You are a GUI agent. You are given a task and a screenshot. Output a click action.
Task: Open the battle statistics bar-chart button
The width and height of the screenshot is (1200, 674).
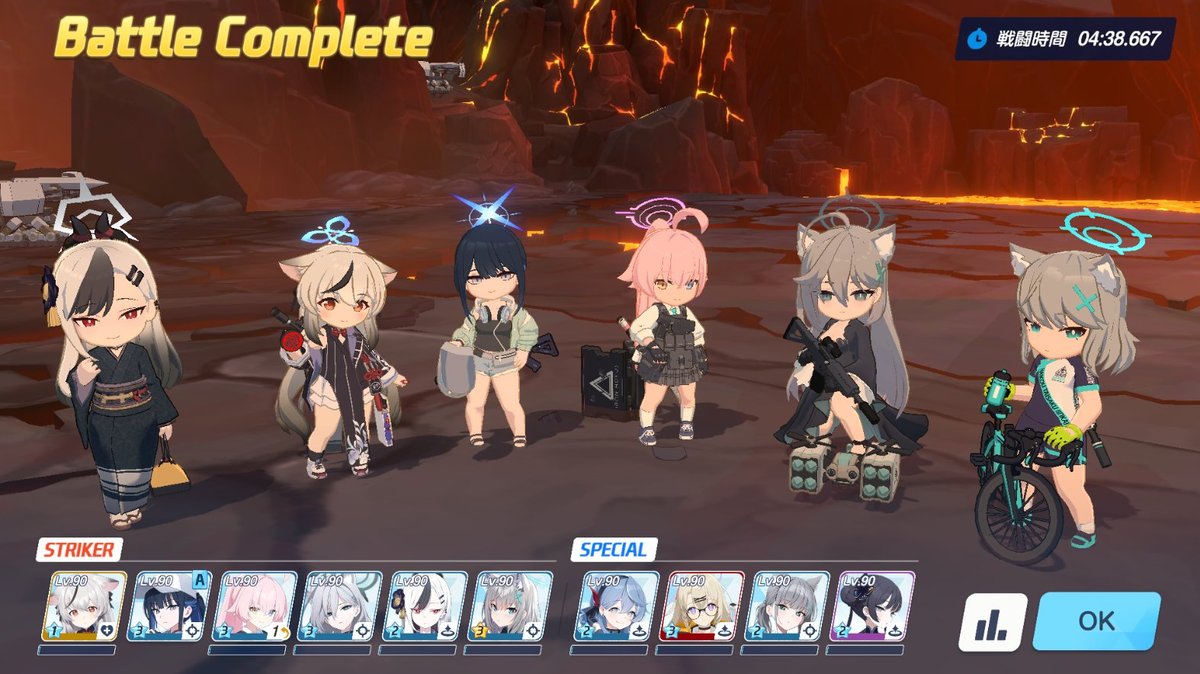pyautogui.click(x=993, y=623)
